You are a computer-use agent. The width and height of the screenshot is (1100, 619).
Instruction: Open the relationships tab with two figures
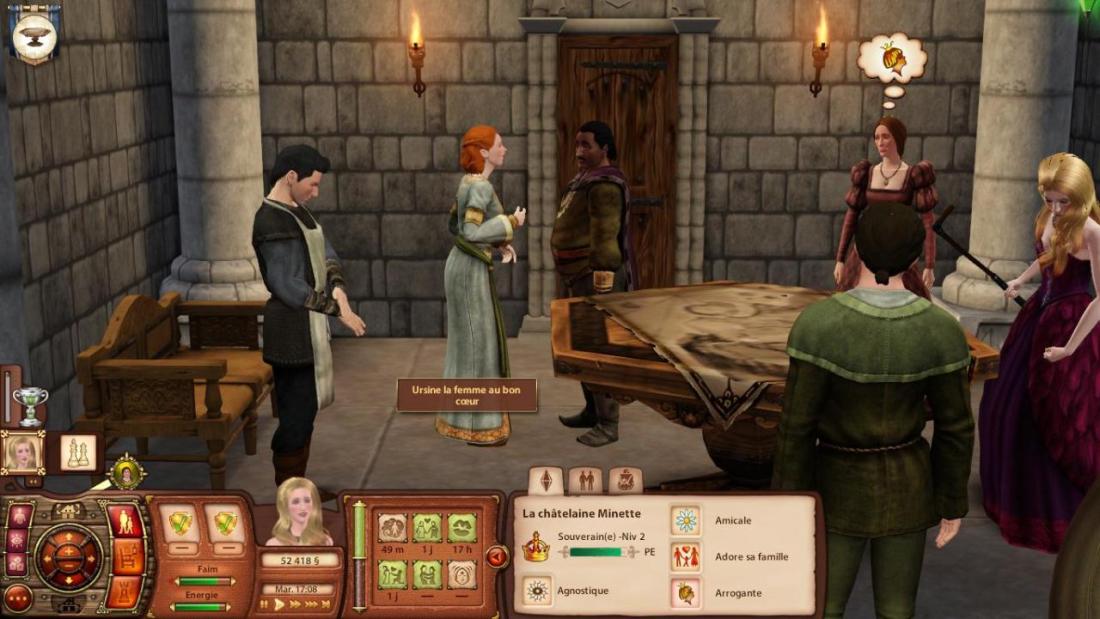point(585,481)
